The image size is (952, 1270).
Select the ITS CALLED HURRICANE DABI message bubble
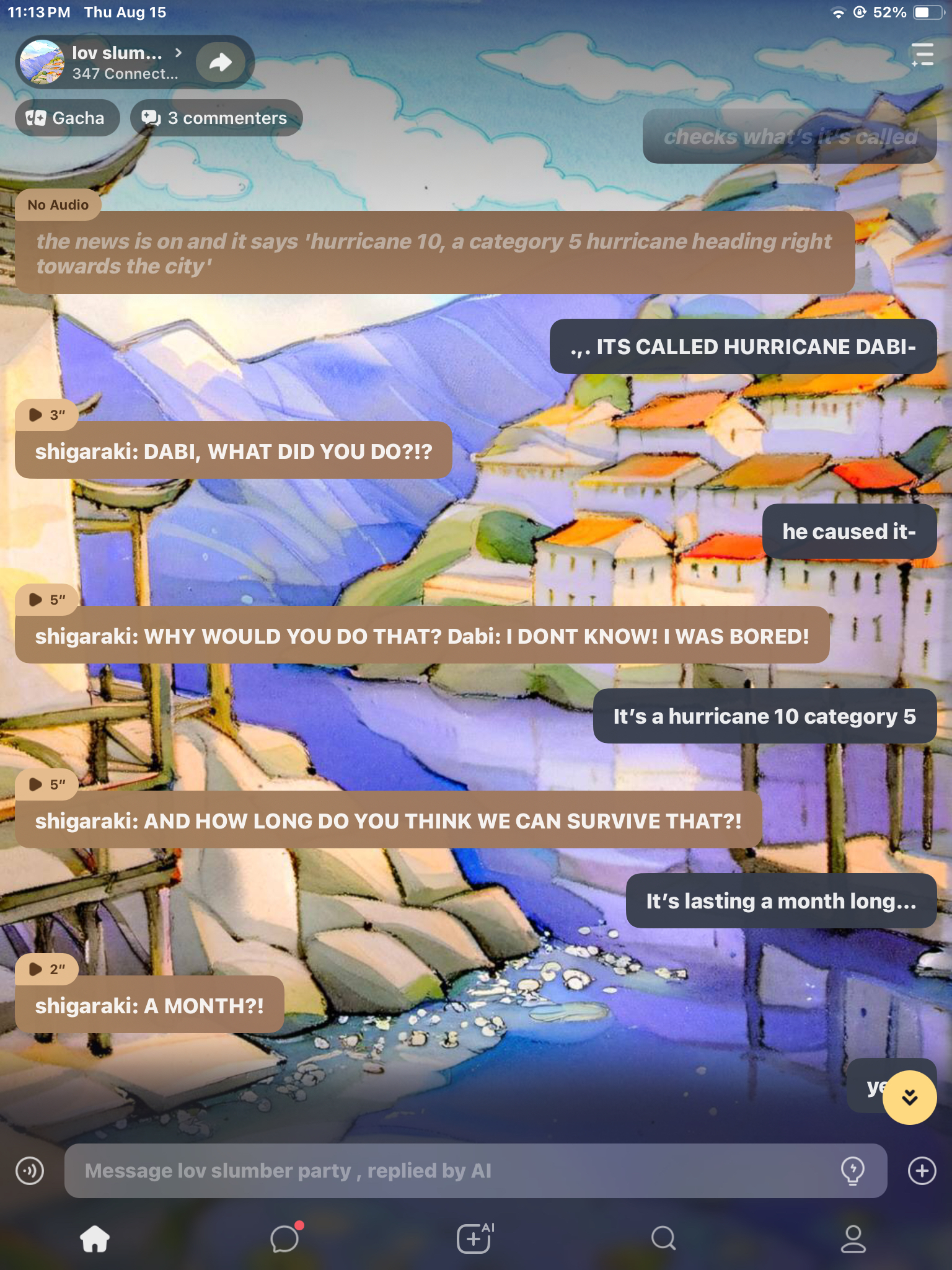pyautogui.click(x=743, y=347)
